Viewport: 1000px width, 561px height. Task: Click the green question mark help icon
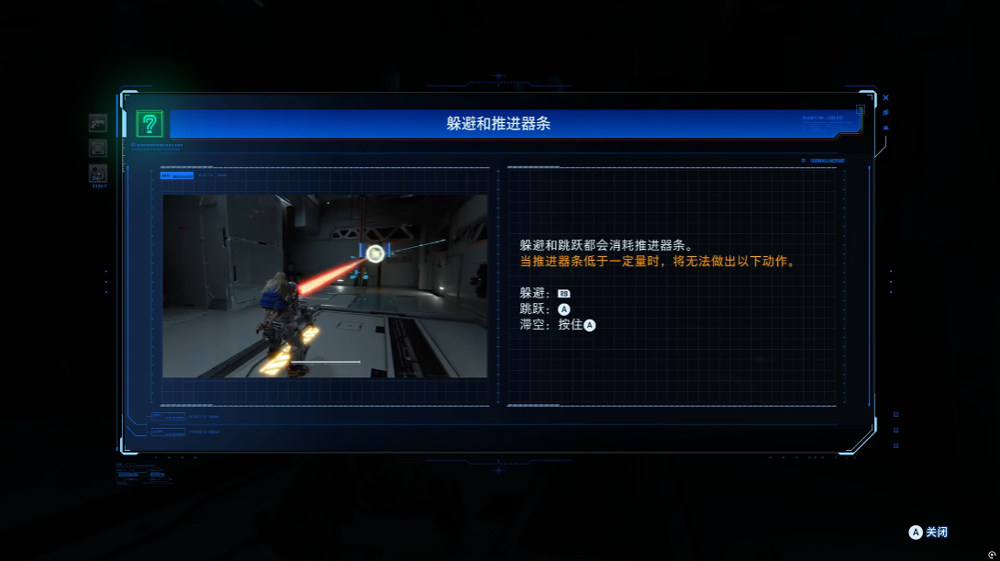pyautogui.click(x=149, y=124)
